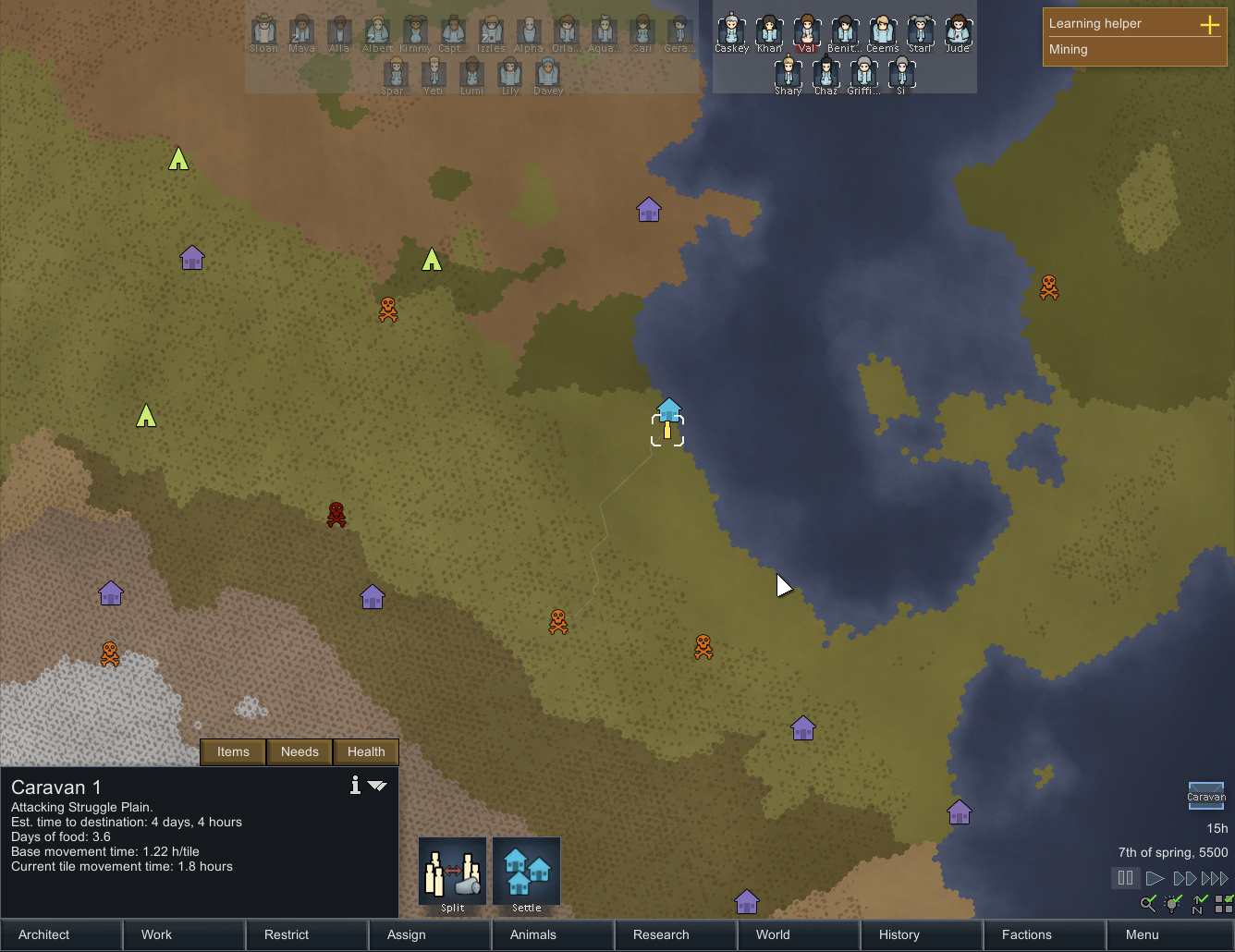Open the Factions menu
The height and width of the screenshot is (952, 1235).
point(1045,934)
